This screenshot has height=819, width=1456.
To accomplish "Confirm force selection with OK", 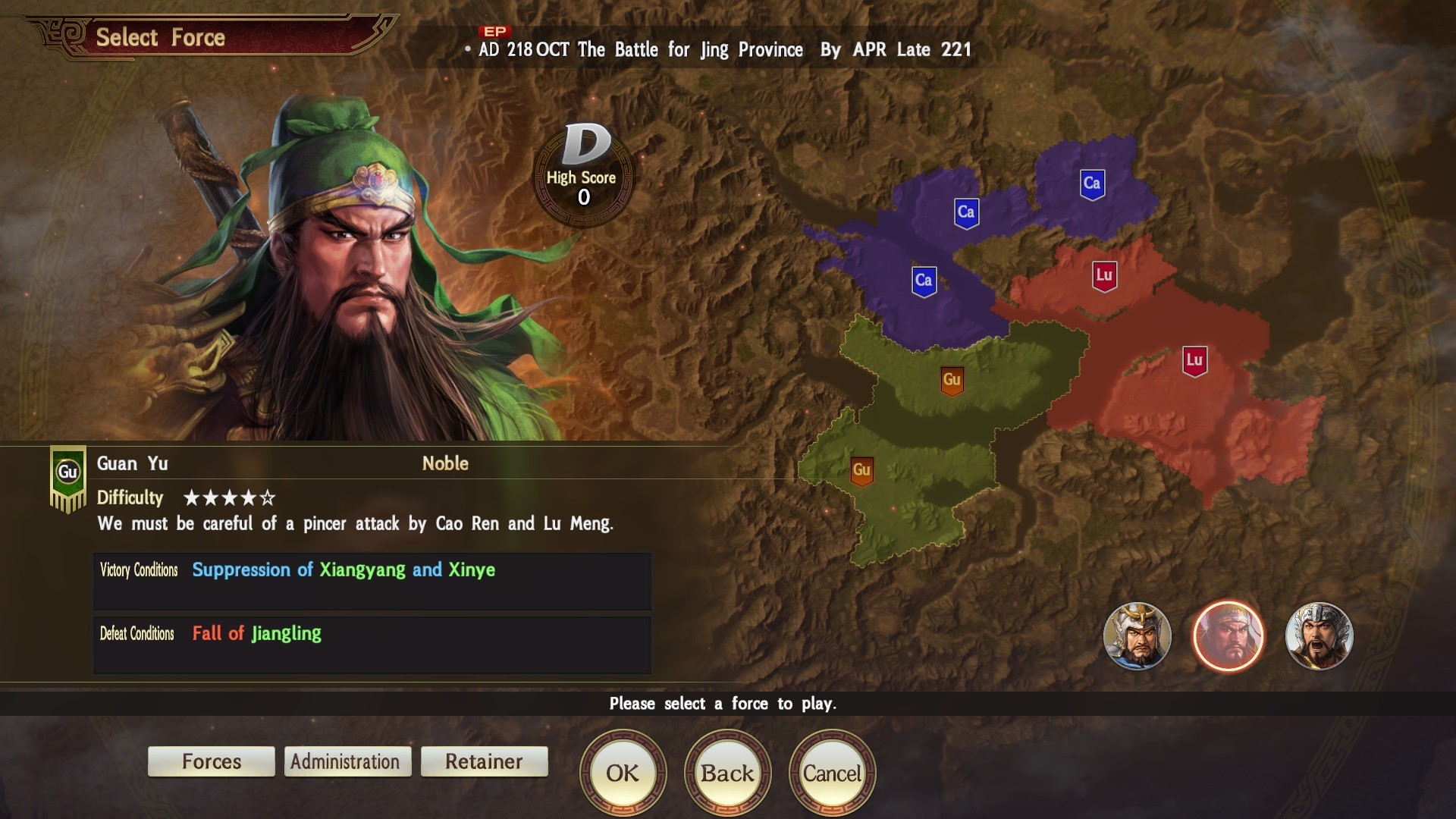I will 623,773.
